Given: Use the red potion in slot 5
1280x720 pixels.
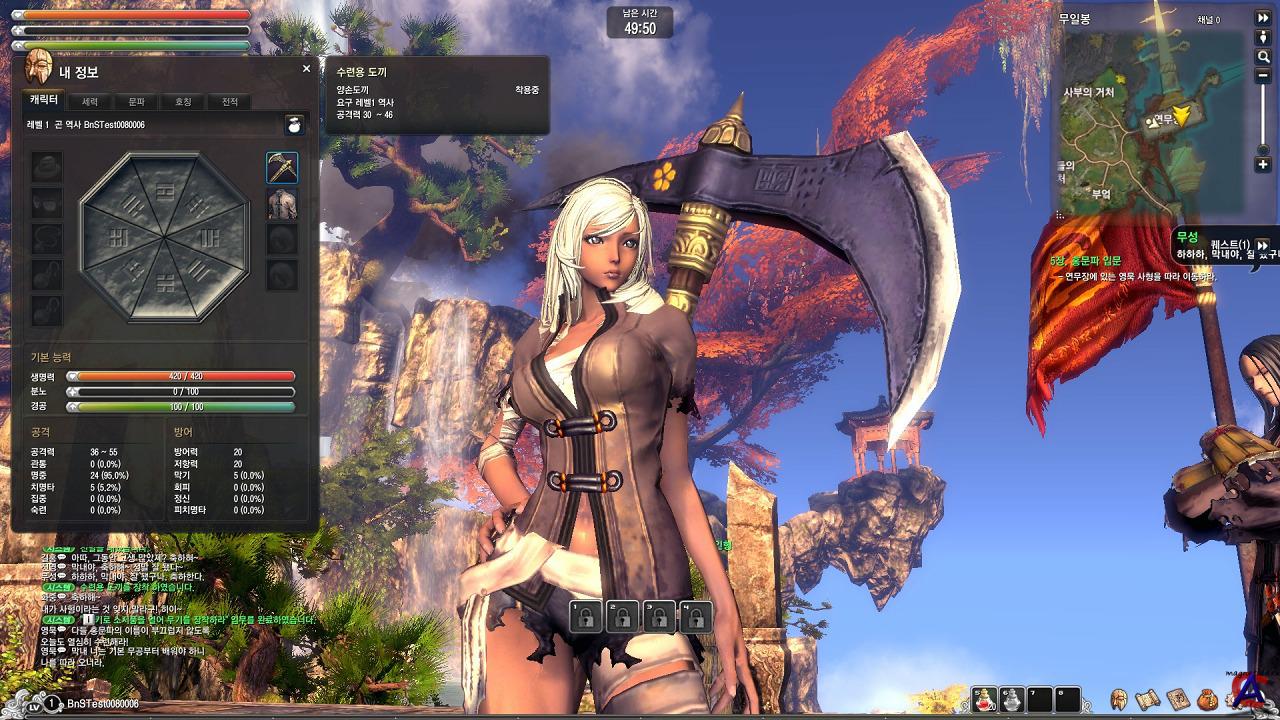Looking at the screenshot, I should click(x=985, y=699).
